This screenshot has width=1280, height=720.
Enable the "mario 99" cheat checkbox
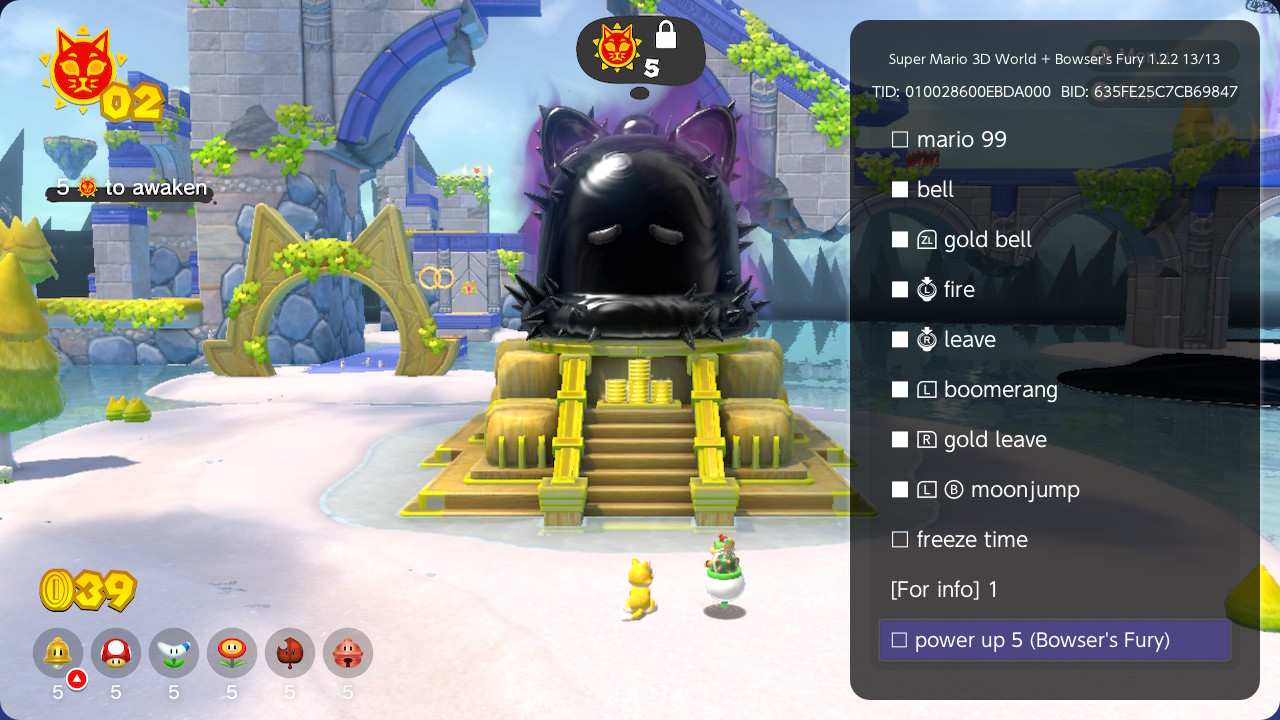click(x=898, y=139)
